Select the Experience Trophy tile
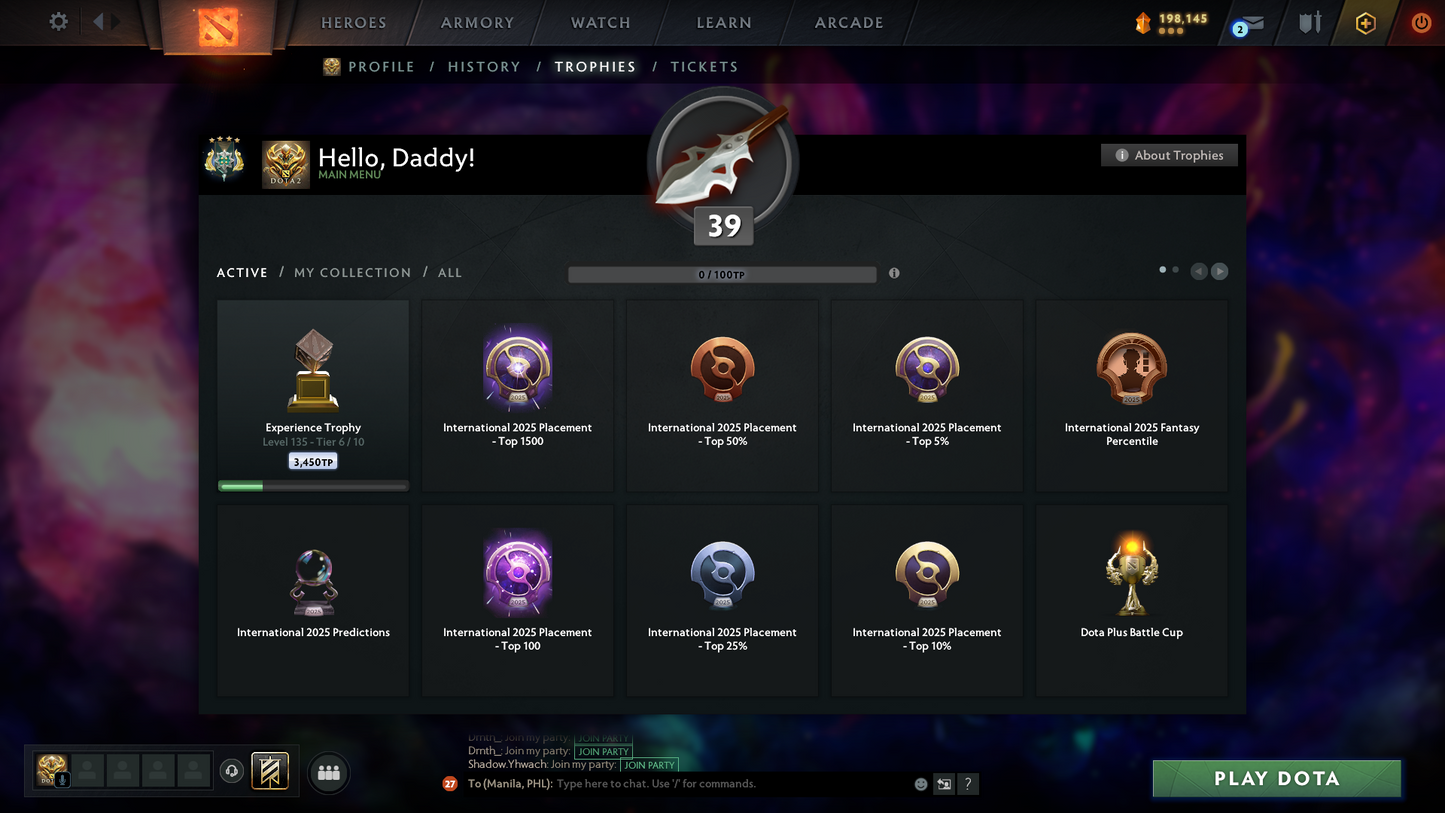The height and width of the screenshot is (813, 1445). [x=313, y=395]
